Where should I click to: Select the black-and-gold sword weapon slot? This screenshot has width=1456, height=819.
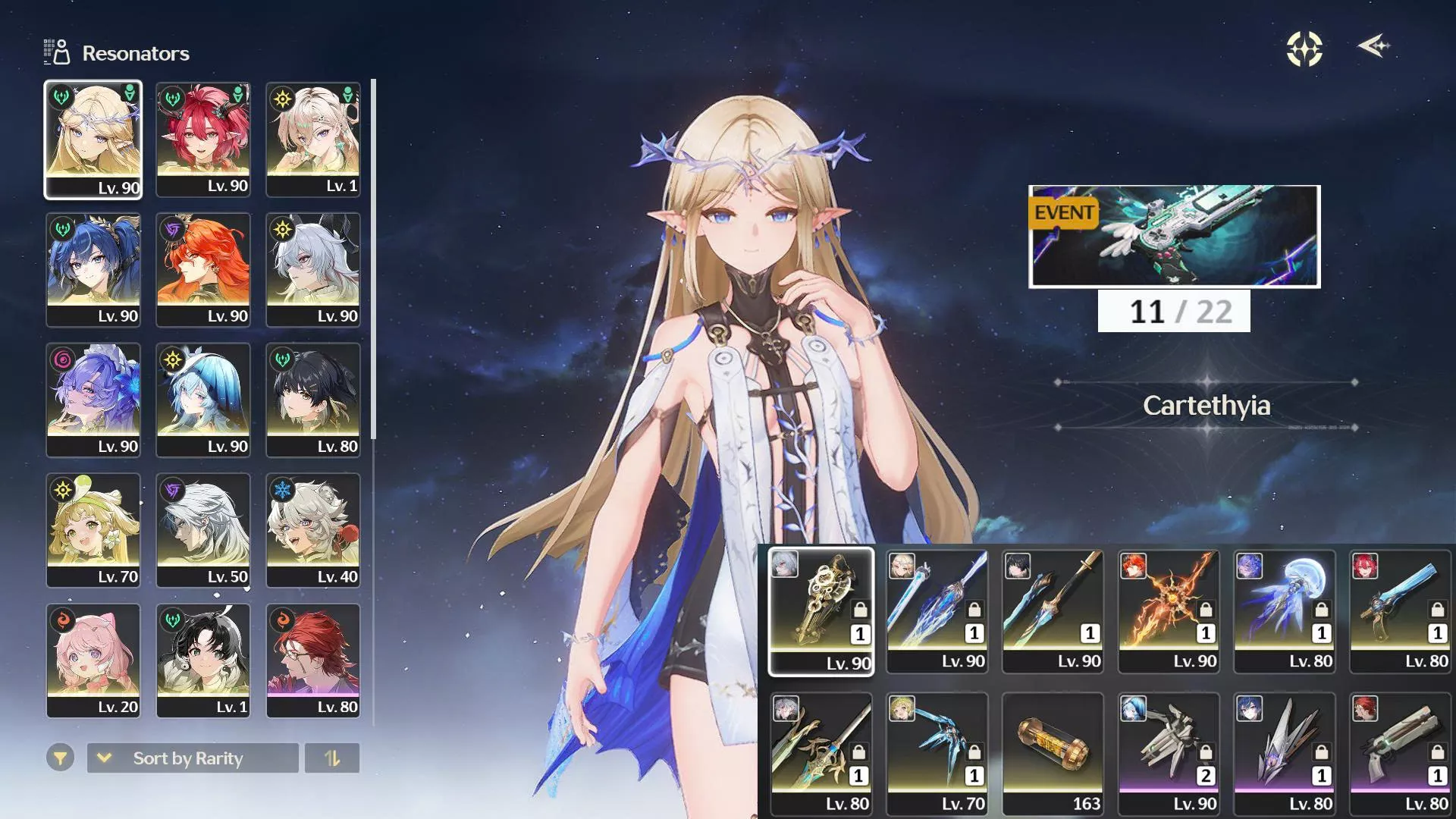1053,610
